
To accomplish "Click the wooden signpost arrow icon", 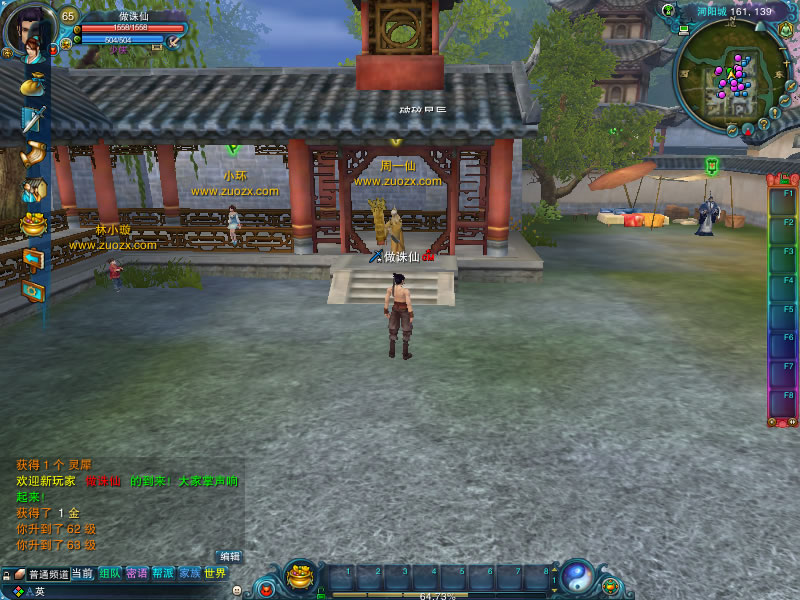I will point(33,259).
